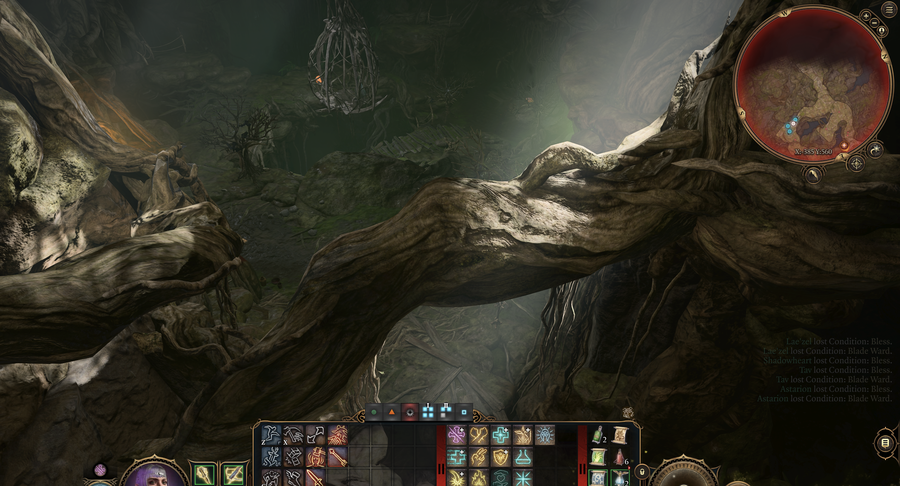Viewport: 900px width, 486px height.
Task: Zoom in the minimap with plus button
Action: [866, 16]
